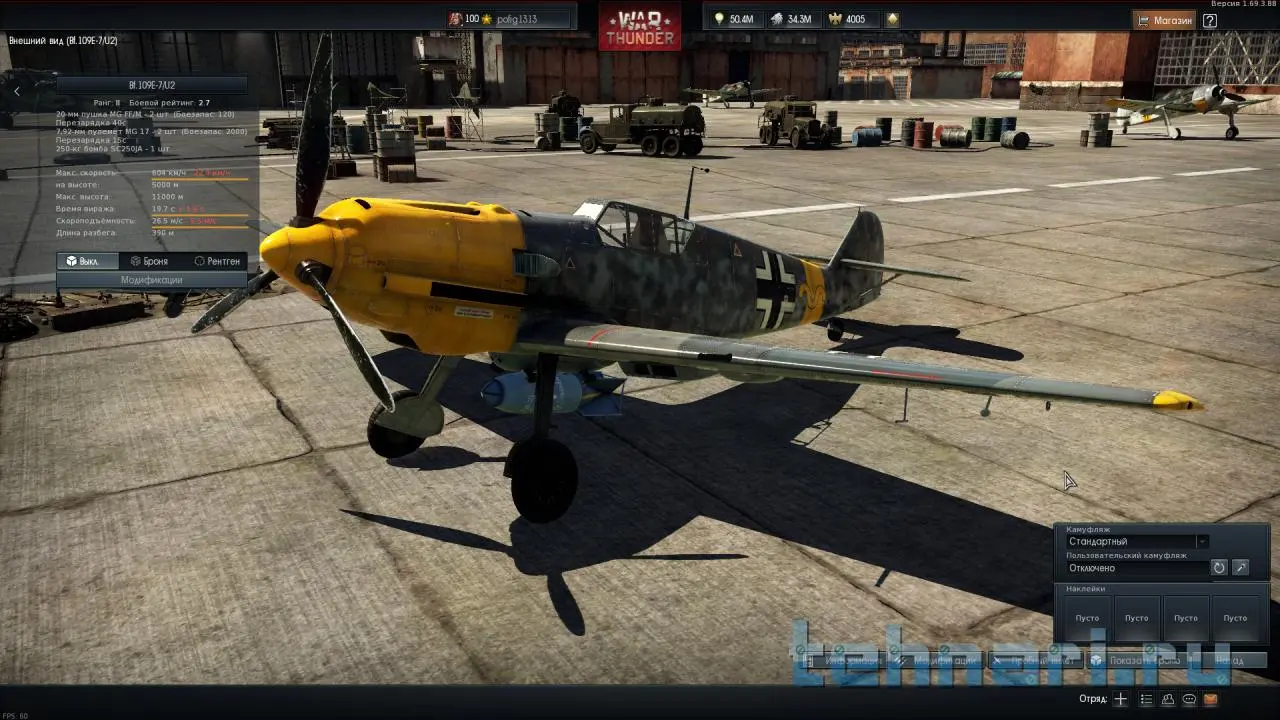Refresh the user camouflage list

click(1219, 568)
